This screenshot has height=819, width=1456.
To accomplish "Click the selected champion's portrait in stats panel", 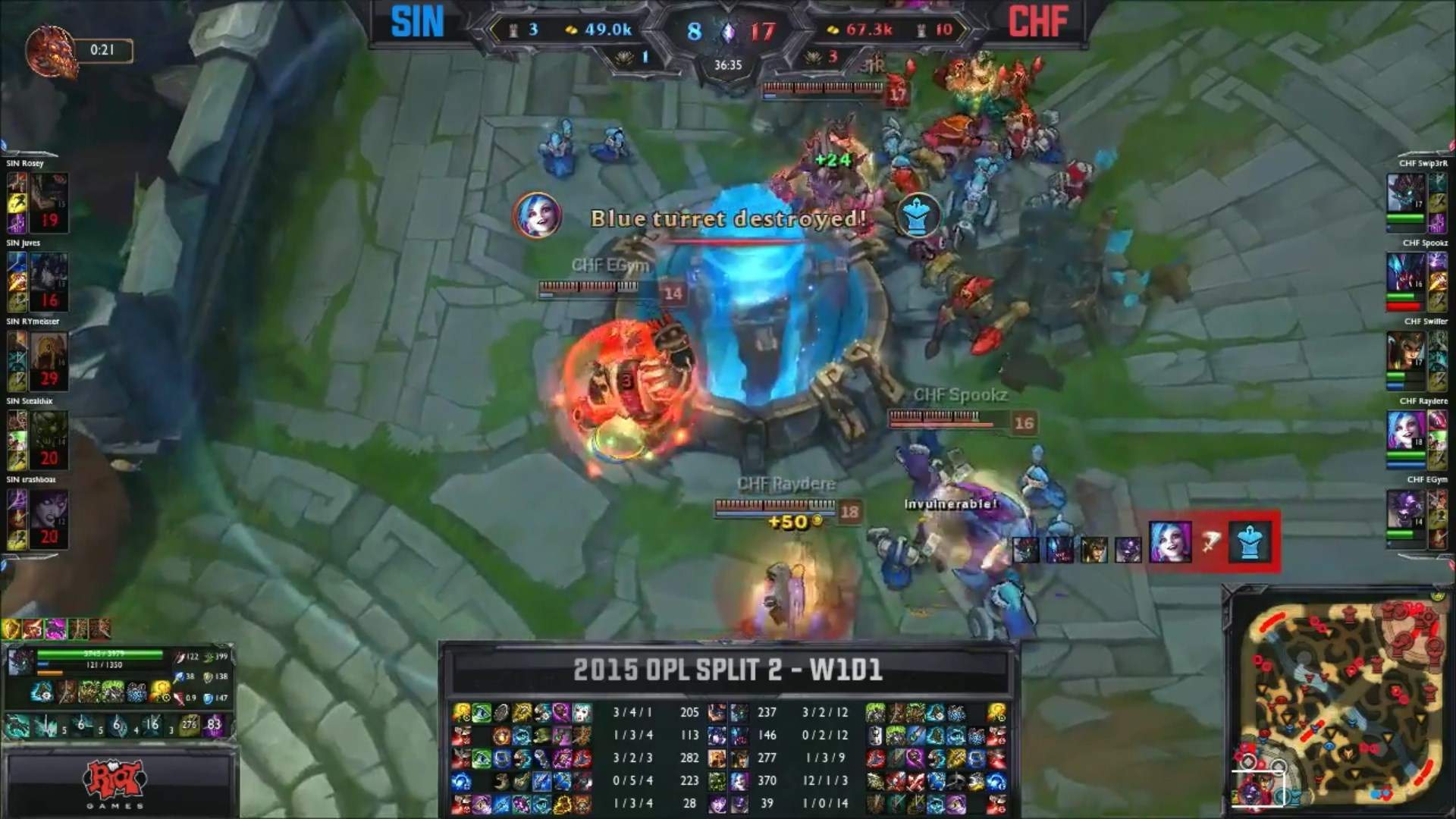I will pyautogui.click(x=21, y=661).
